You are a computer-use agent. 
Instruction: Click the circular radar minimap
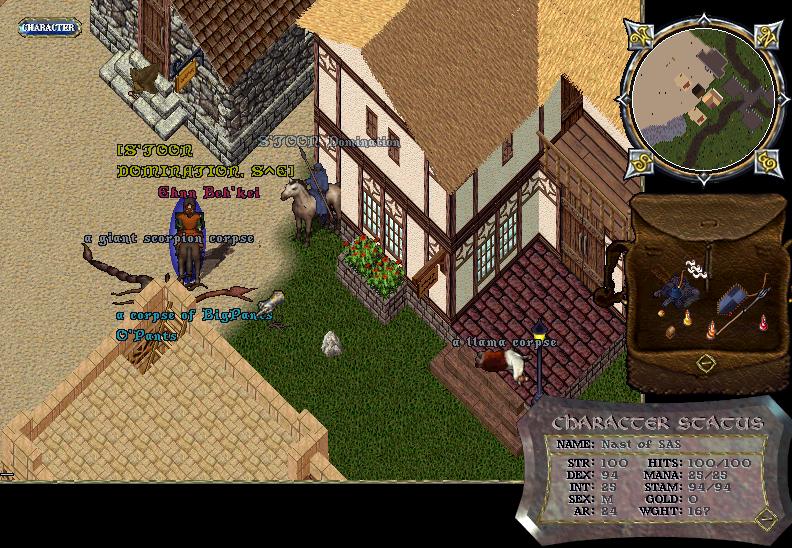[x=699, y=94]
